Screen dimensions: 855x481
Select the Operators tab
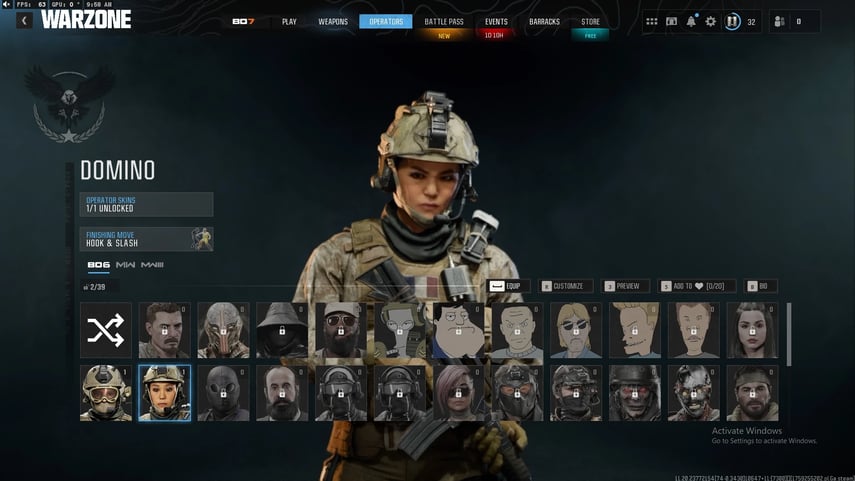[385, 21]
